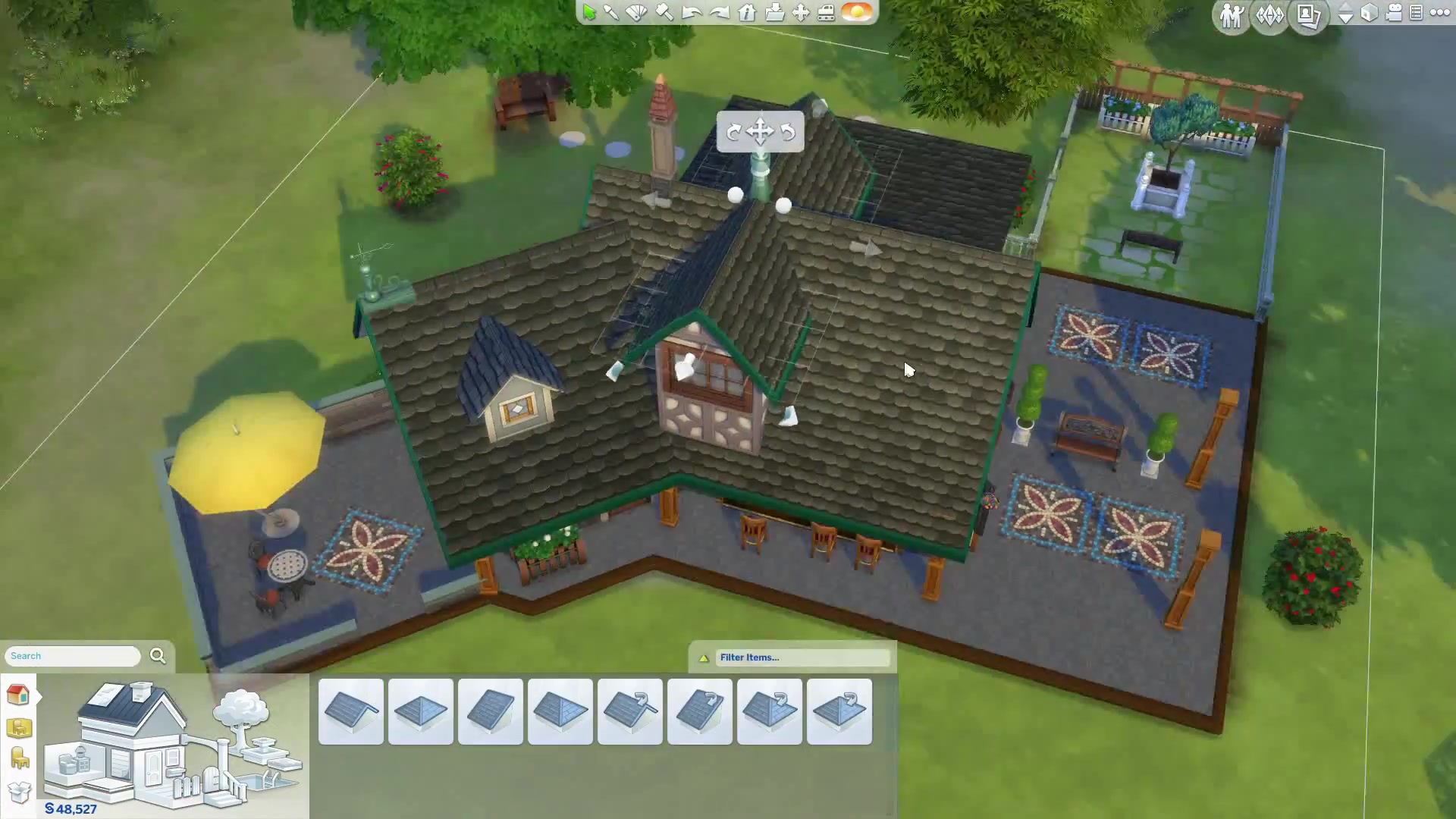Activate the move-lot four-arrow tool
Viewport: 1456px width, 819px height.
pos(801,12)
